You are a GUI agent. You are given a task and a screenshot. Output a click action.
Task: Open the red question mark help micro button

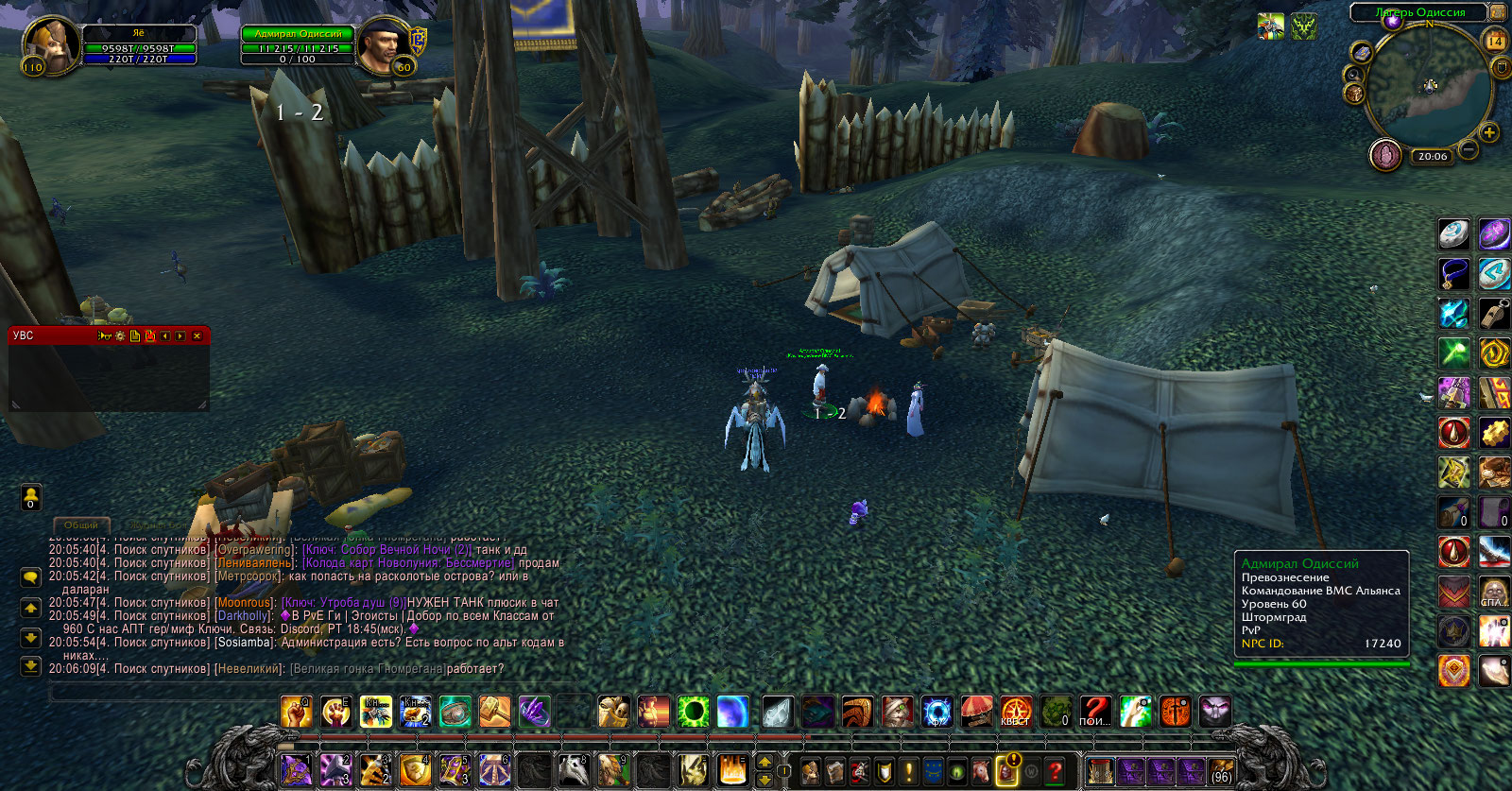click(x=1056, y=771)
